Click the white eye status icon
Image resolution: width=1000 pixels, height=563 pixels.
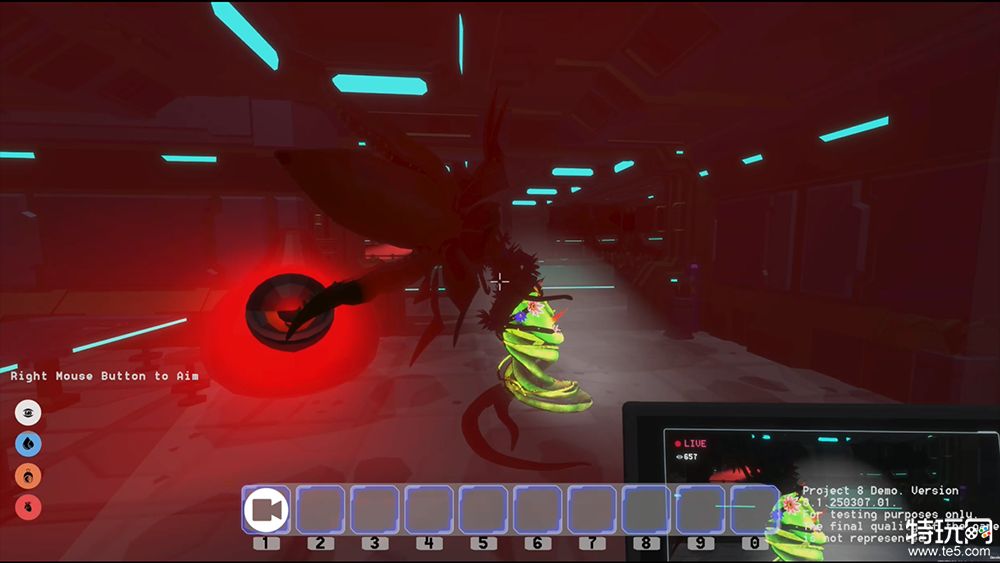click(x=28, y=412)
